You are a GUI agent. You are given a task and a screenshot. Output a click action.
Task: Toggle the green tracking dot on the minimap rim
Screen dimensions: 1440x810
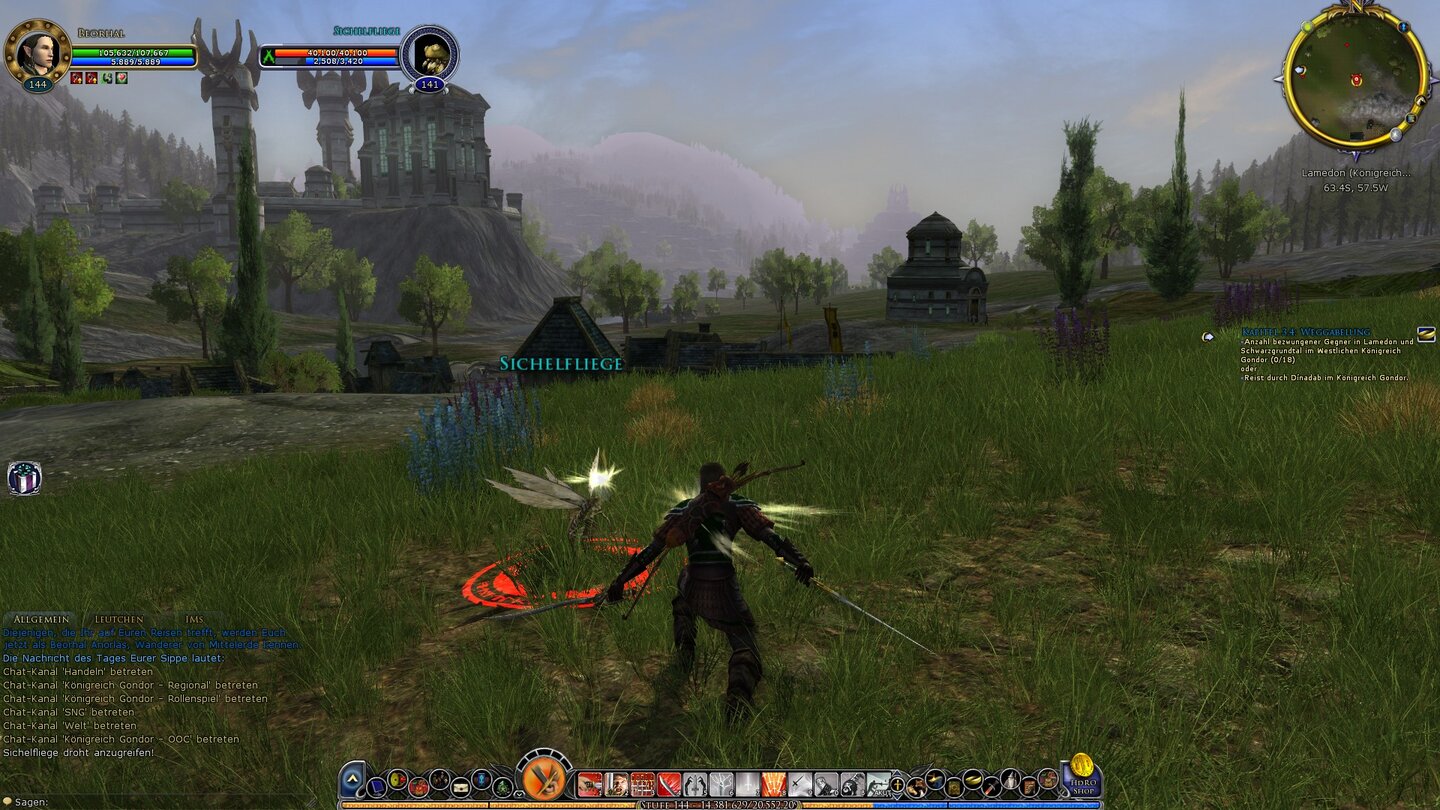point(1307,27)
